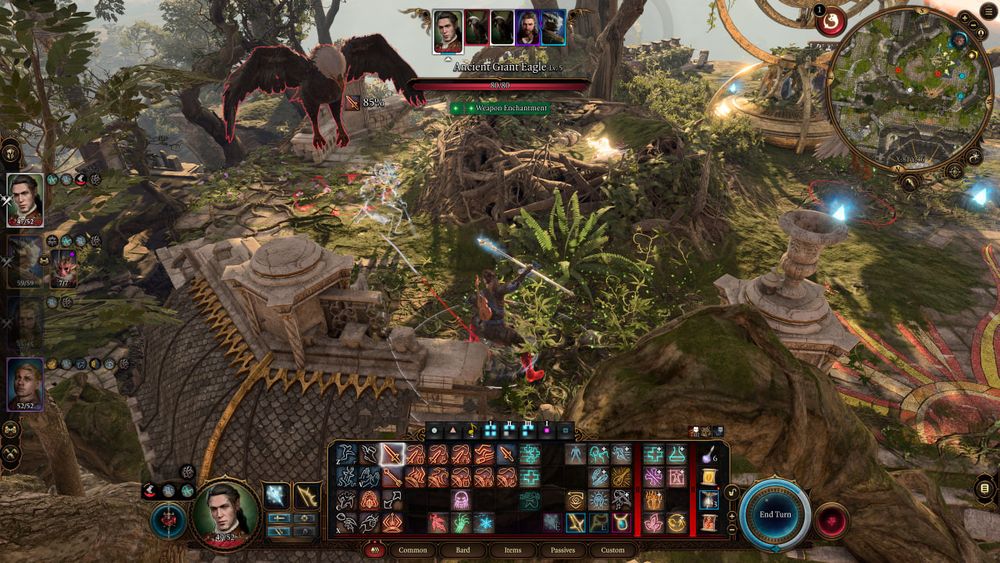Select the ranged bow weapon slot

pyautogui.click(x=307, y=495)
